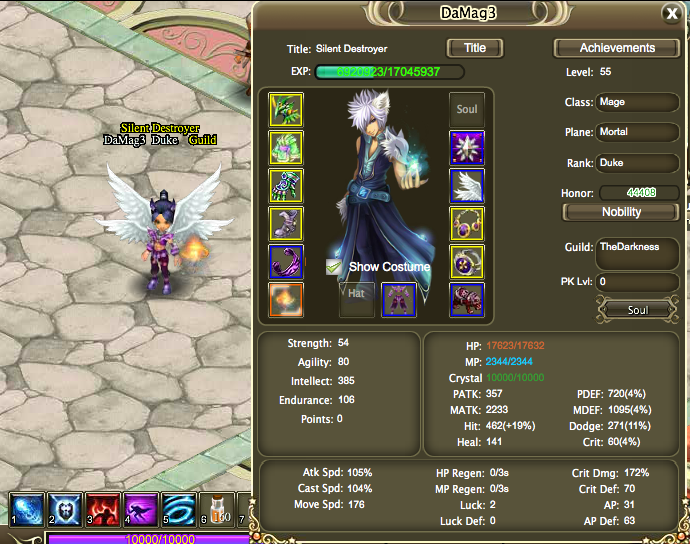690x544 pixels.
Task: Select the purple boots equipment slot
Action: point(286,223)
